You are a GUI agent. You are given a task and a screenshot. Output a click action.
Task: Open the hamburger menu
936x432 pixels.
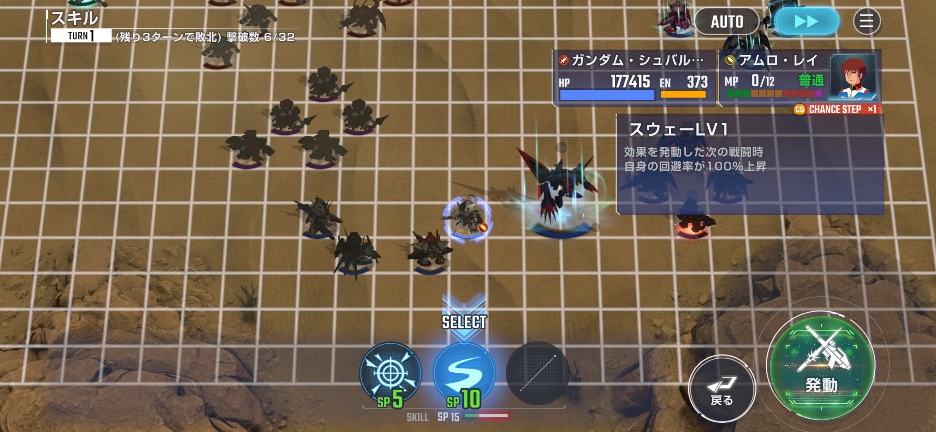click(867, 21)
